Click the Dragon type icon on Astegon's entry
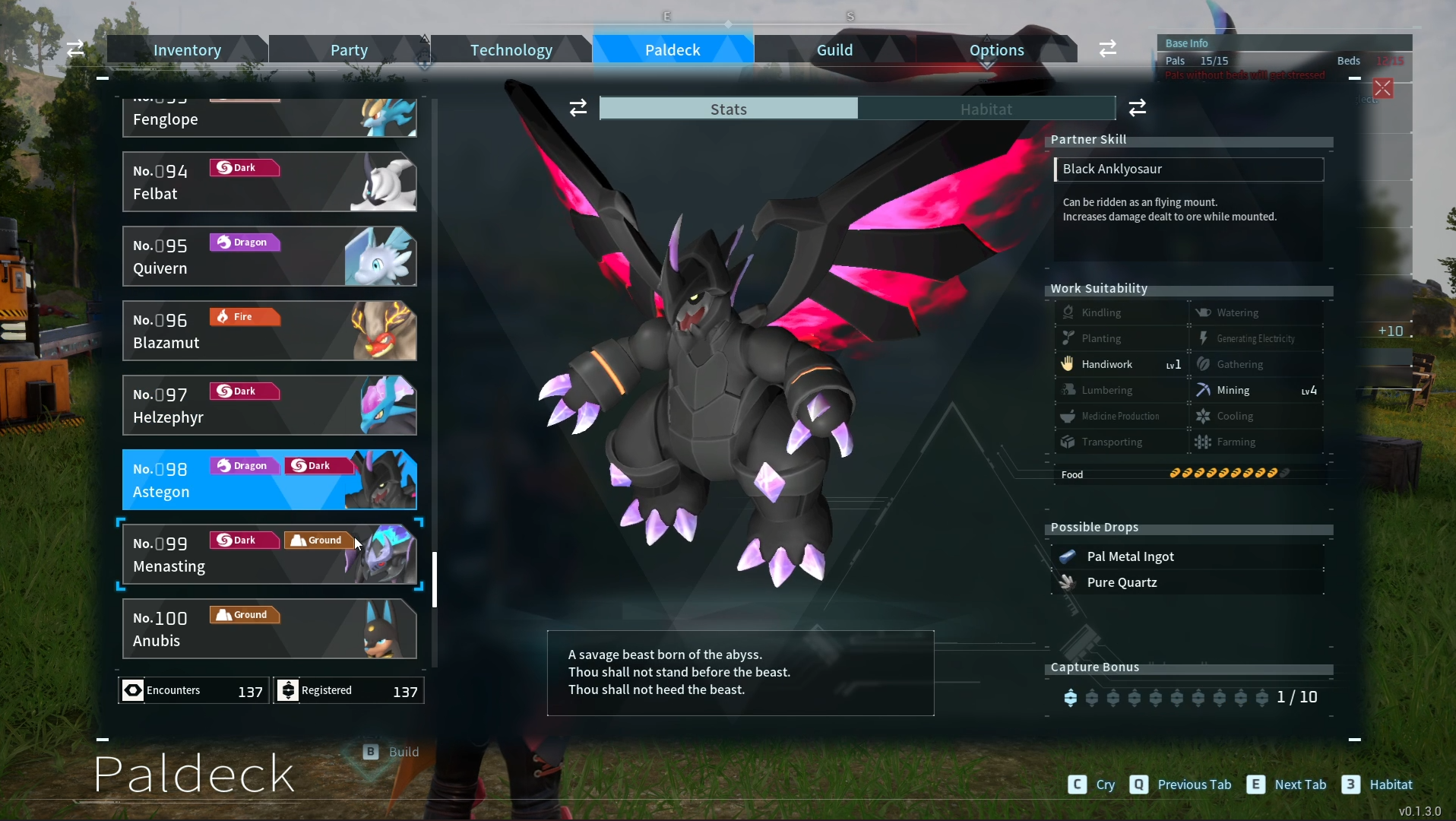This screenshot has width=1456, height=821. pyautogui.click(x=224, y=464)
